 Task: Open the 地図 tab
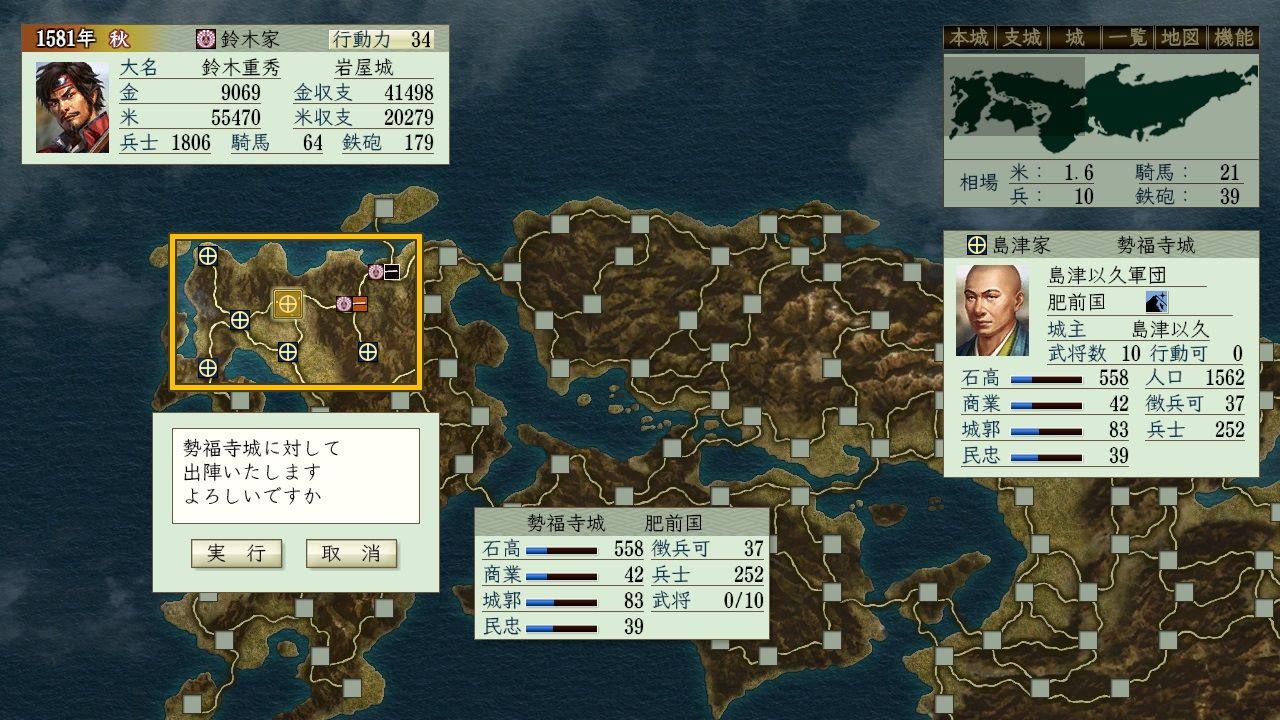tap(1178, 38)
